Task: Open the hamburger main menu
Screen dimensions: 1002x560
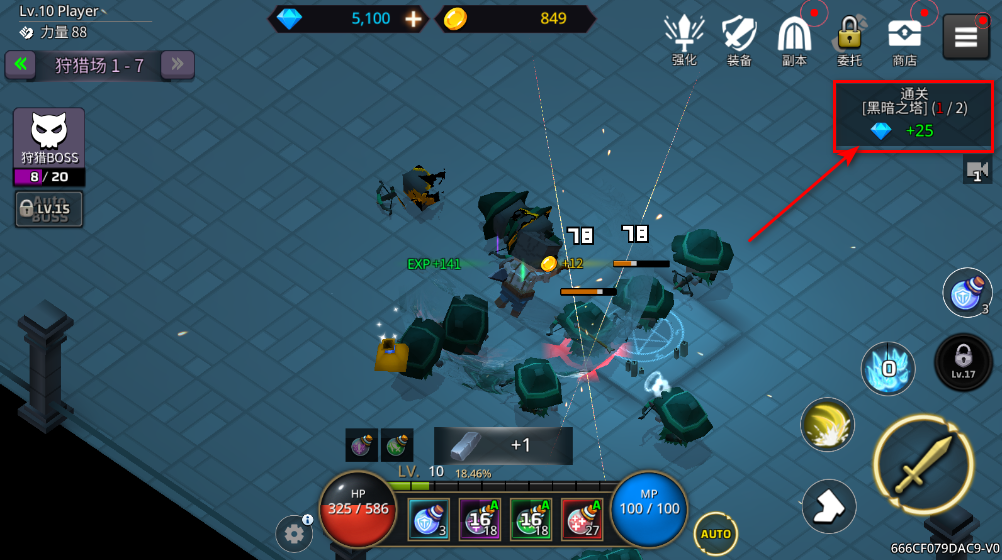Action: (965, 37)
